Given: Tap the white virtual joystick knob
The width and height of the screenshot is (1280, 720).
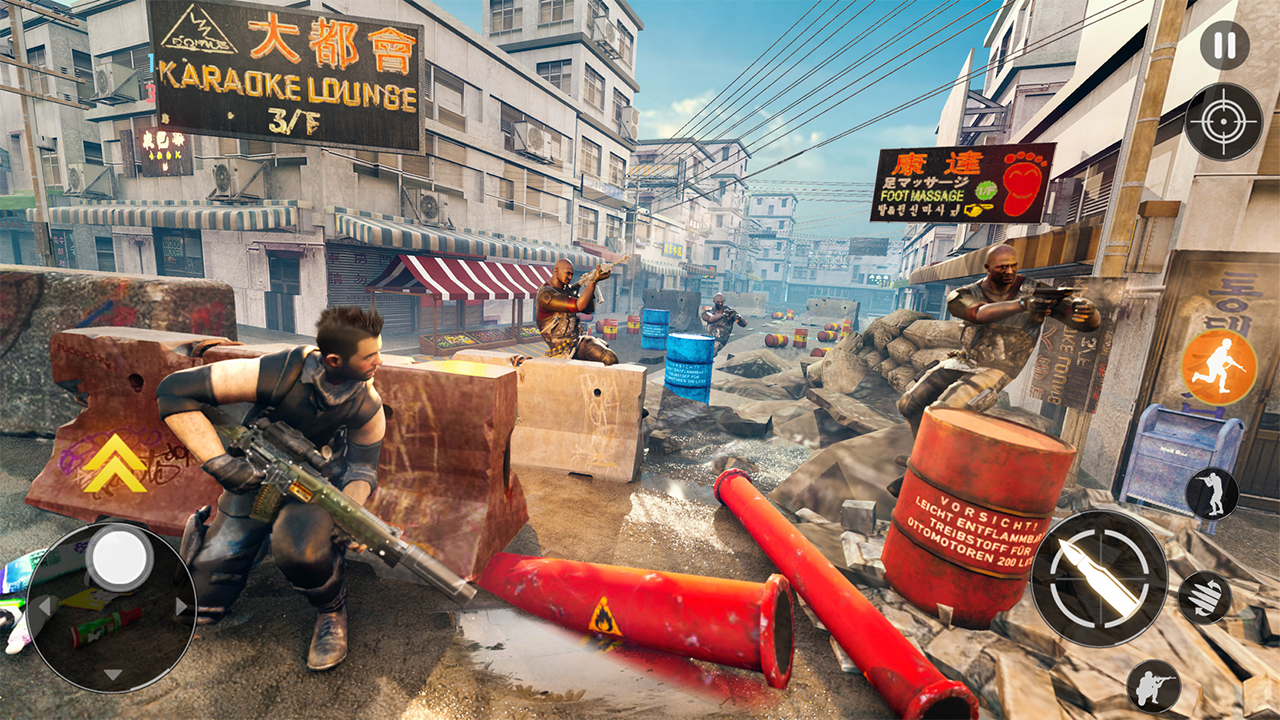Looking at the screenshot, I should point(119,555).
